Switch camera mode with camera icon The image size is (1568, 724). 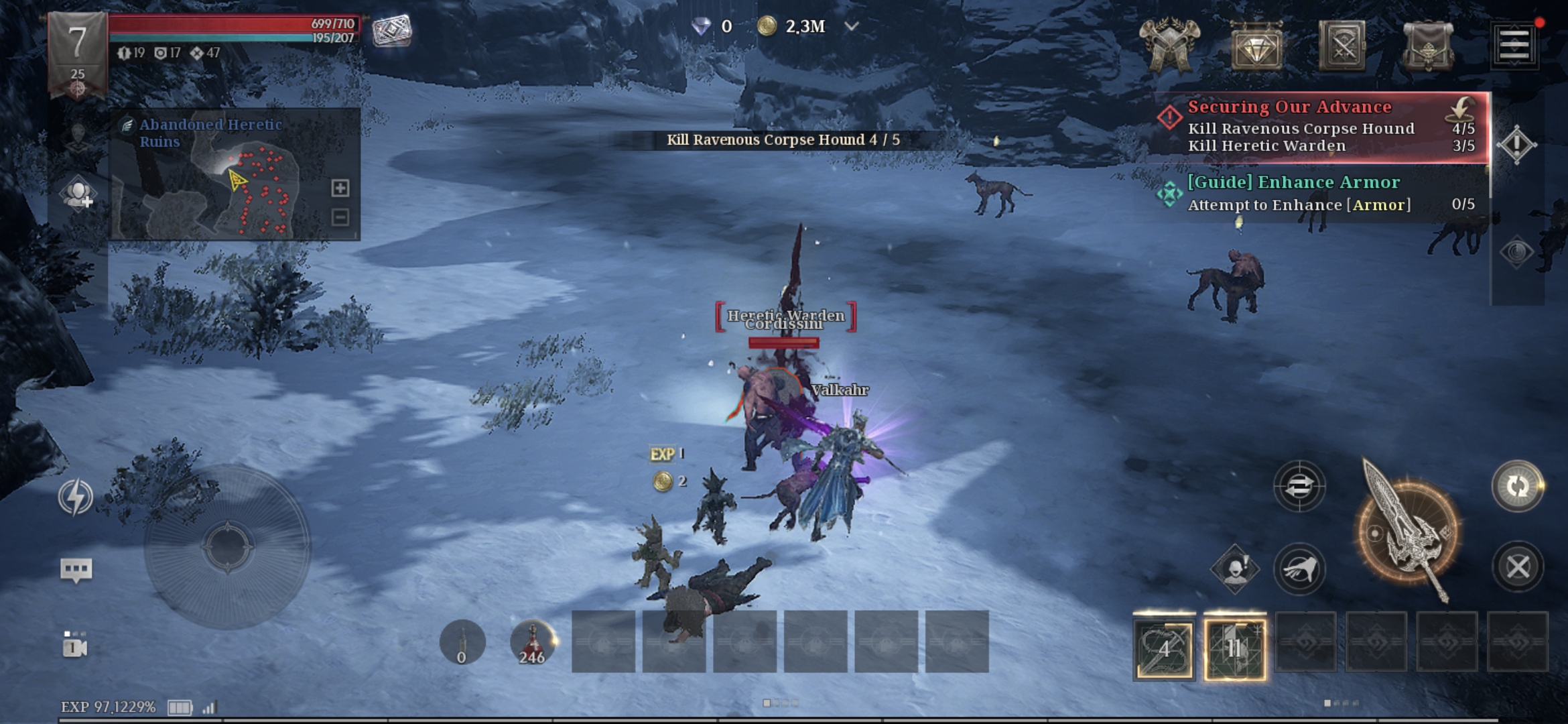pos(75,645)
